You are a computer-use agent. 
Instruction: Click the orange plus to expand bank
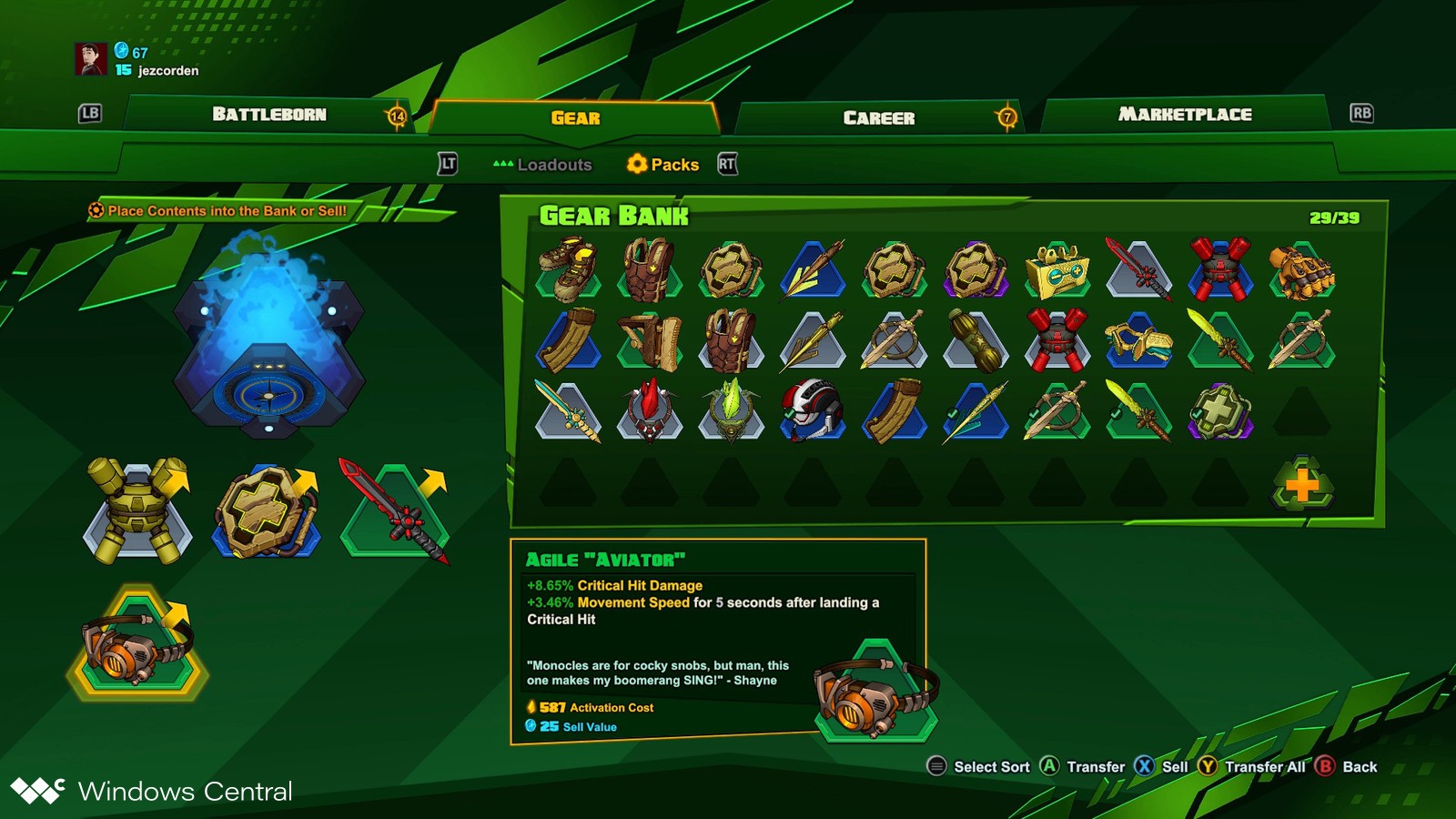coord(1302,484)
